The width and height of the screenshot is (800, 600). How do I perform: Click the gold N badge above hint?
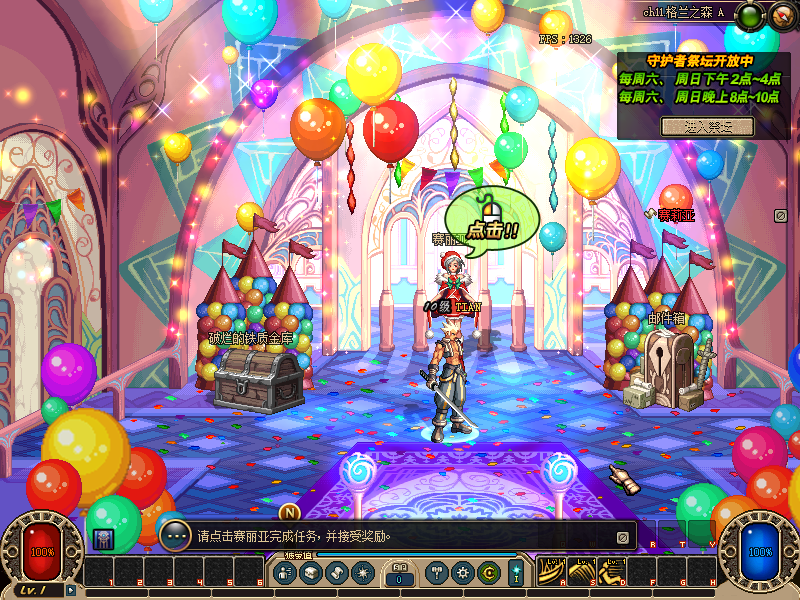tap(290, 514)
